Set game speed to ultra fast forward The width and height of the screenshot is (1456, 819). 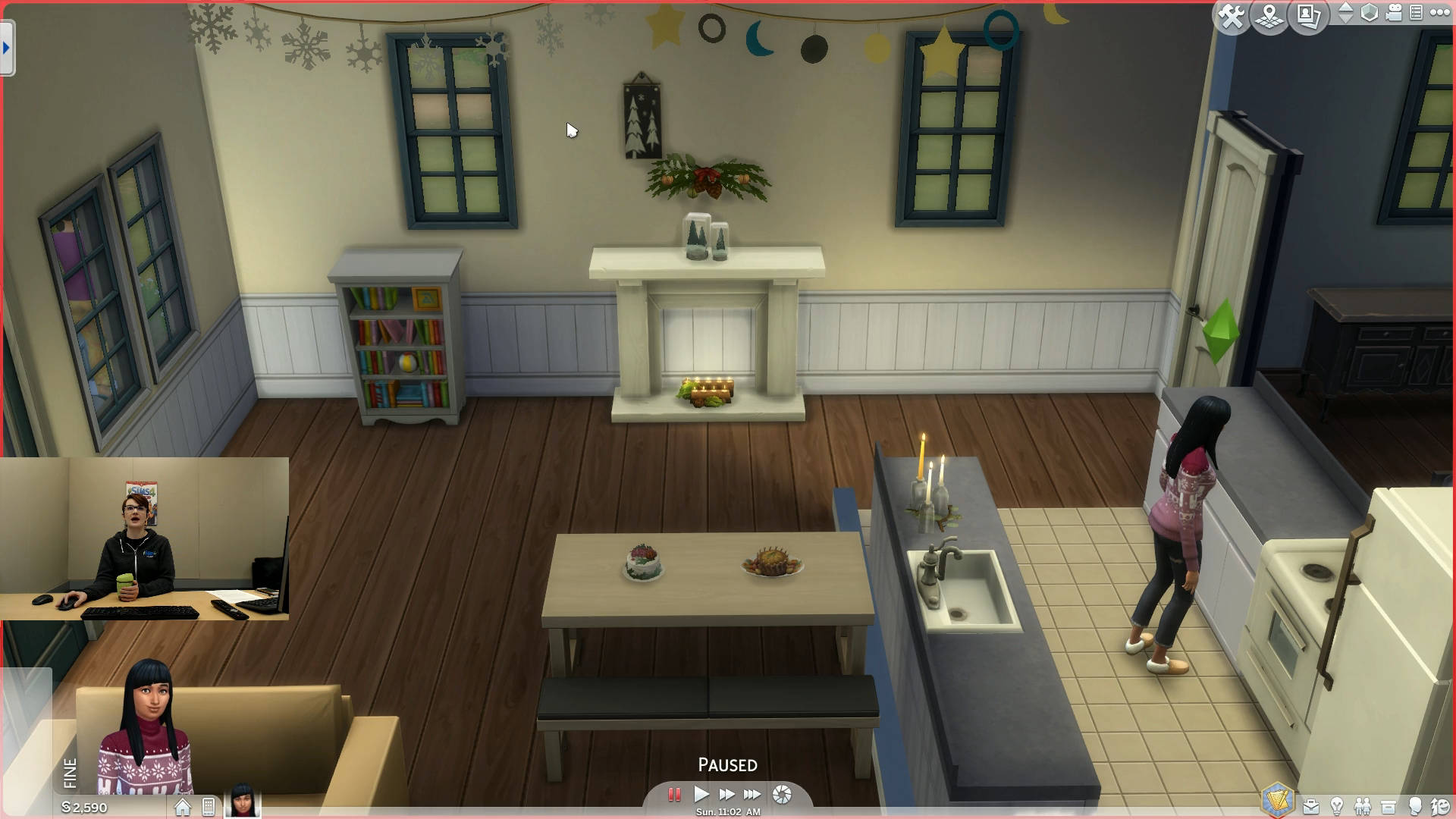pos(752,795)
